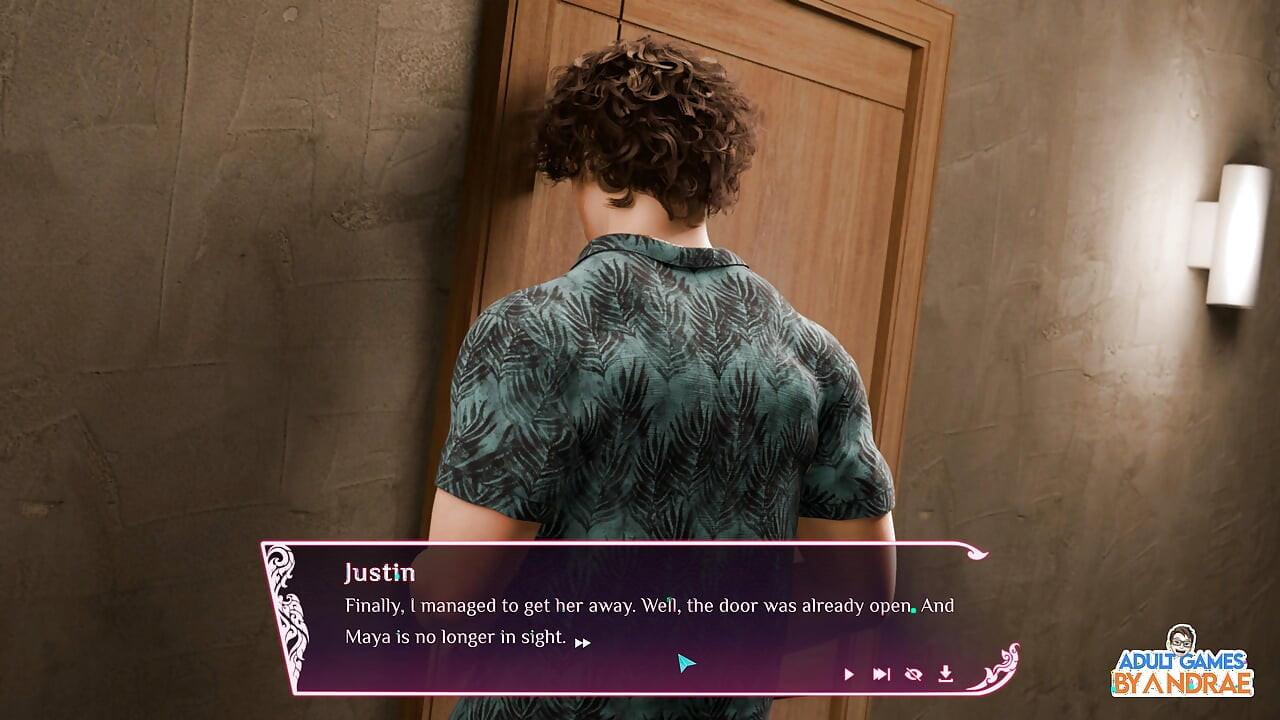The height and width of the screenshot is (720, 1280).
Task: Advance text via the double-arrow after dialogue
Action: (x=582, y=643)
